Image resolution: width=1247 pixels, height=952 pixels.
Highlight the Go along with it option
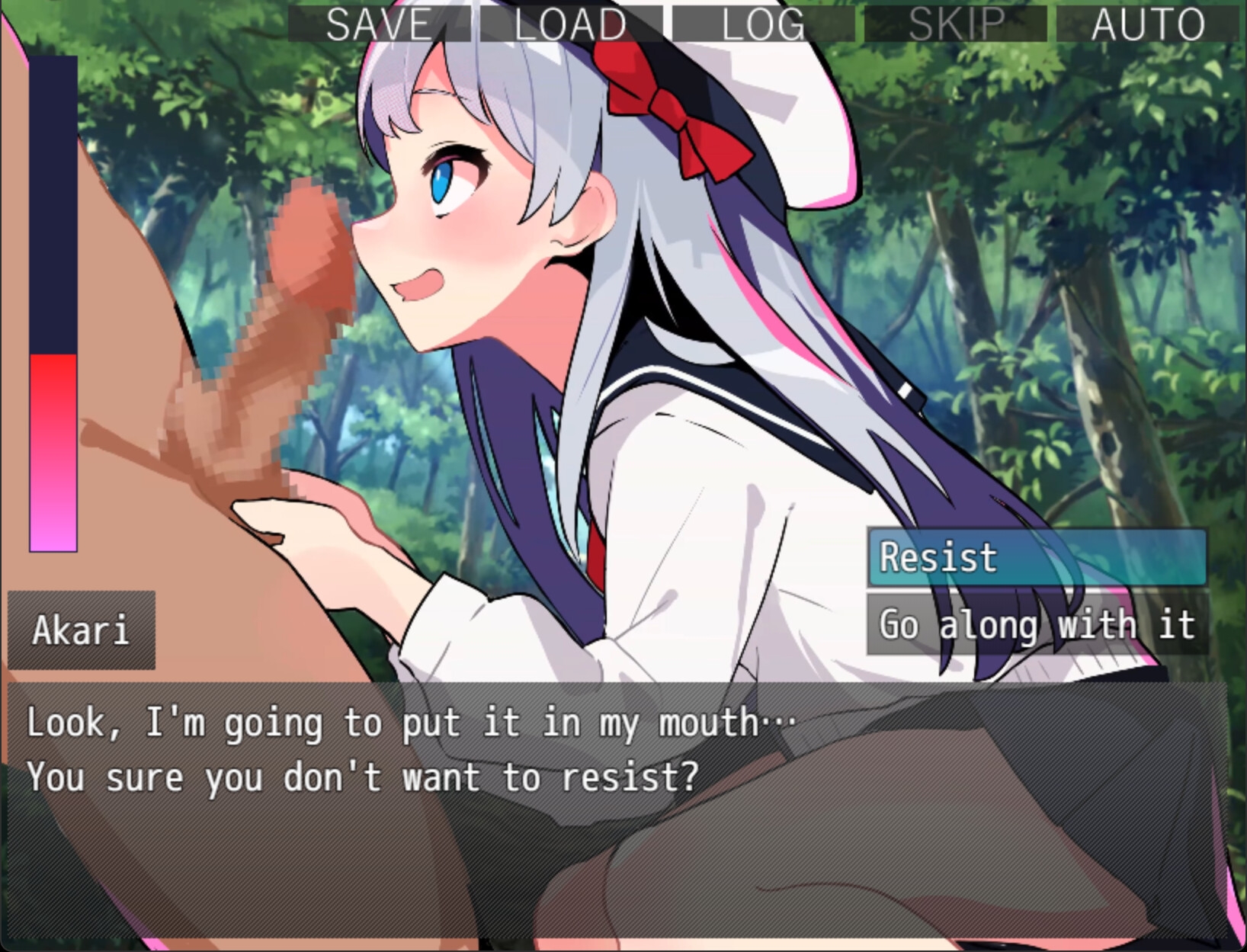click(1037, 626)
